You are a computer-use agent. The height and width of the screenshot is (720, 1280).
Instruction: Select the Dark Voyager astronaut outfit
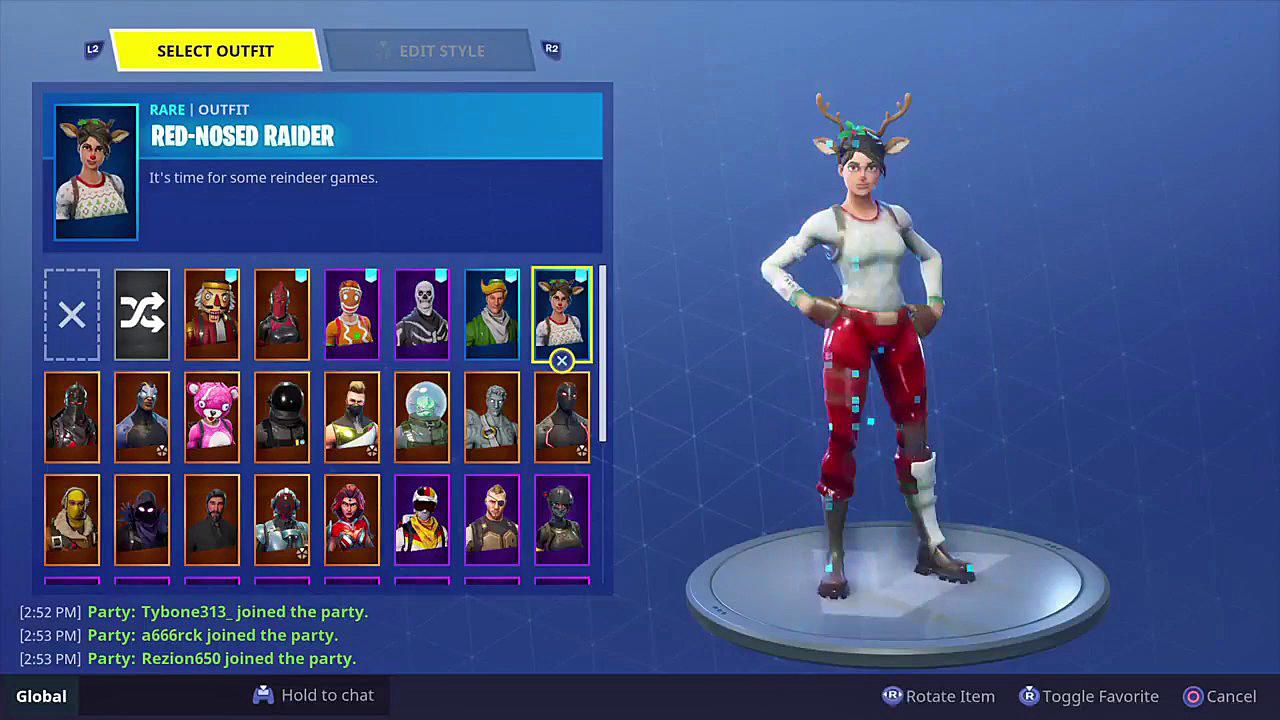(x=282, y=417)
